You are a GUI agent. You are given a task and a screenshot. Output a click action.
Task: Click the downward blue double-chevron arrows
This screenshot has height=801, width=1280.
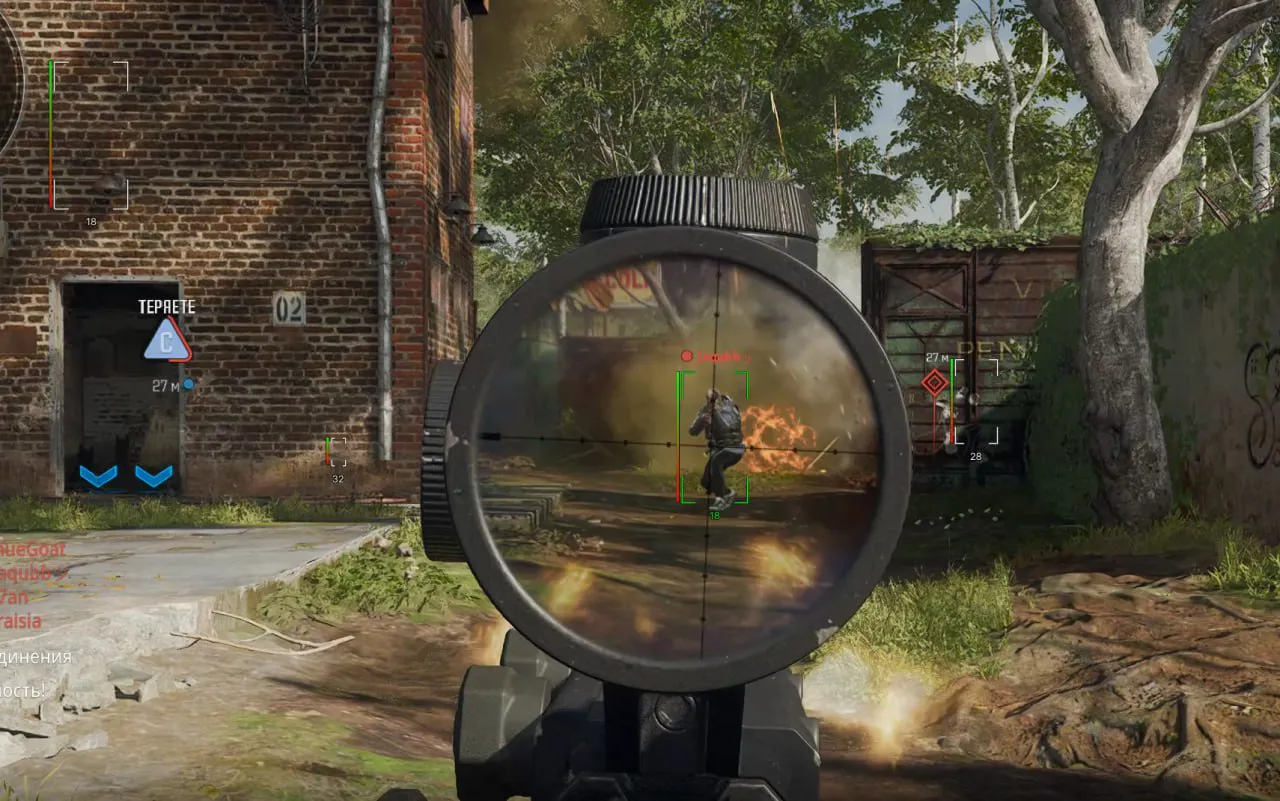tap(127, 477)
